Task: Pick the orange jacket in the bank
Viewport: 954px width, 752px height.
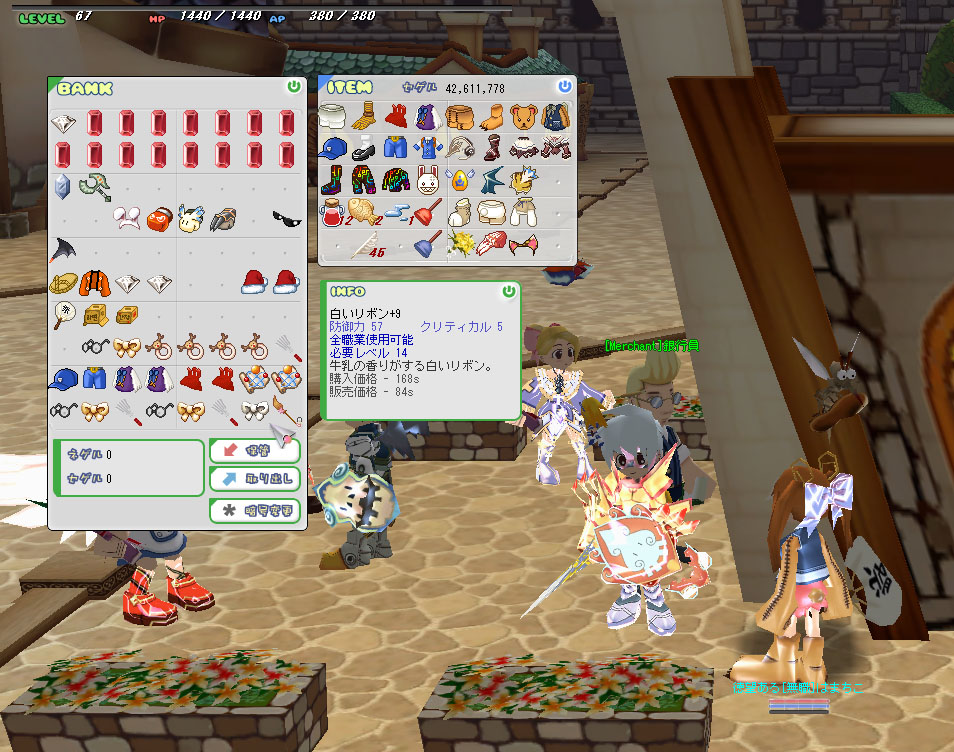Action: (94, 282)
